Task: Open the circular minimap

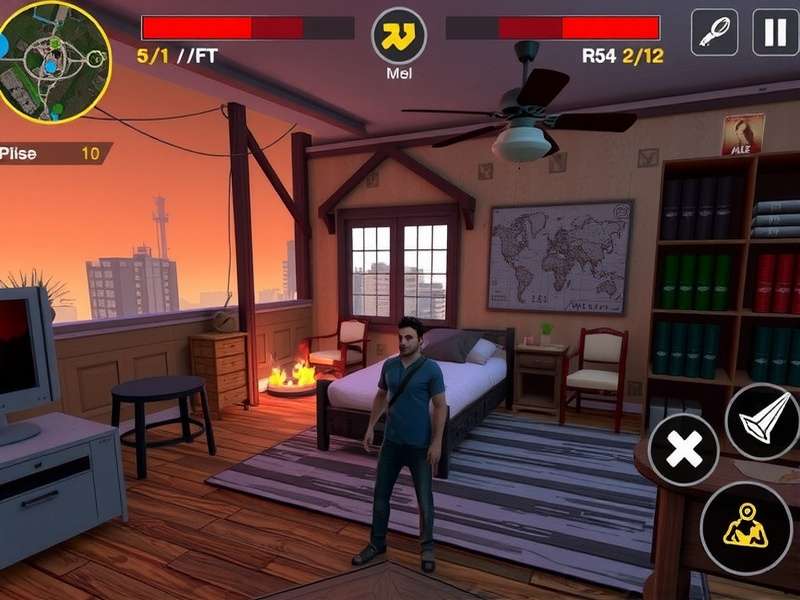Action: pyautogui.click(x=52, y=60)
